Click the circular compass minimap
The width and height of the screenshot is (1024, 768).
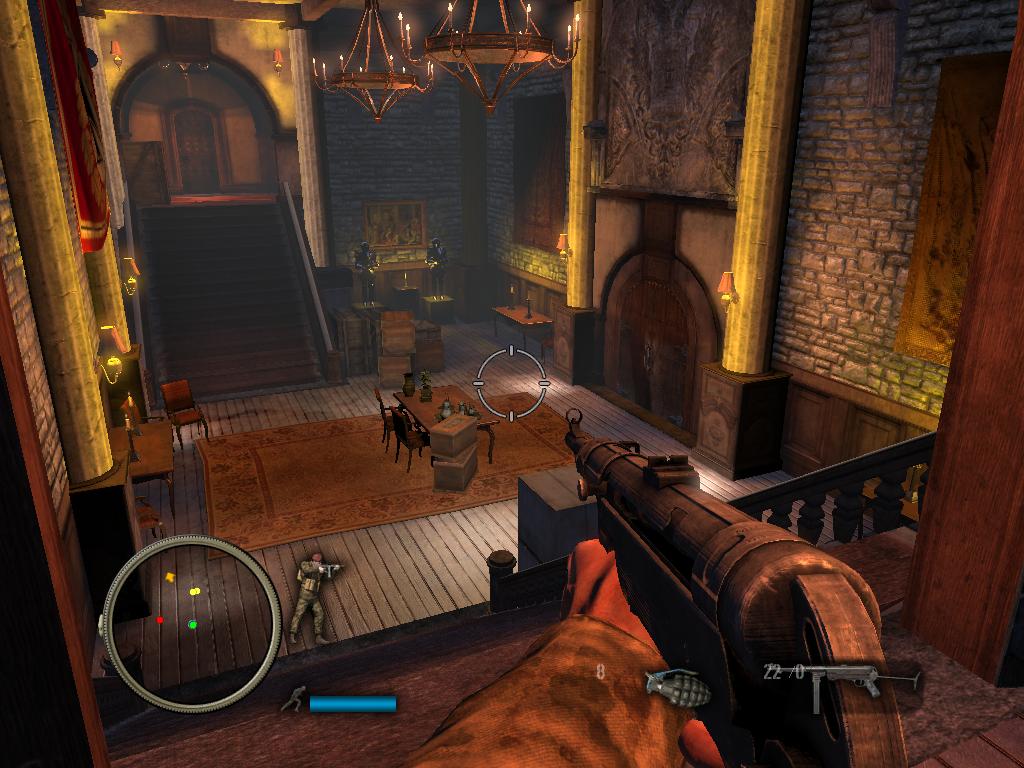pyautogui.click(x=191, y=622)
